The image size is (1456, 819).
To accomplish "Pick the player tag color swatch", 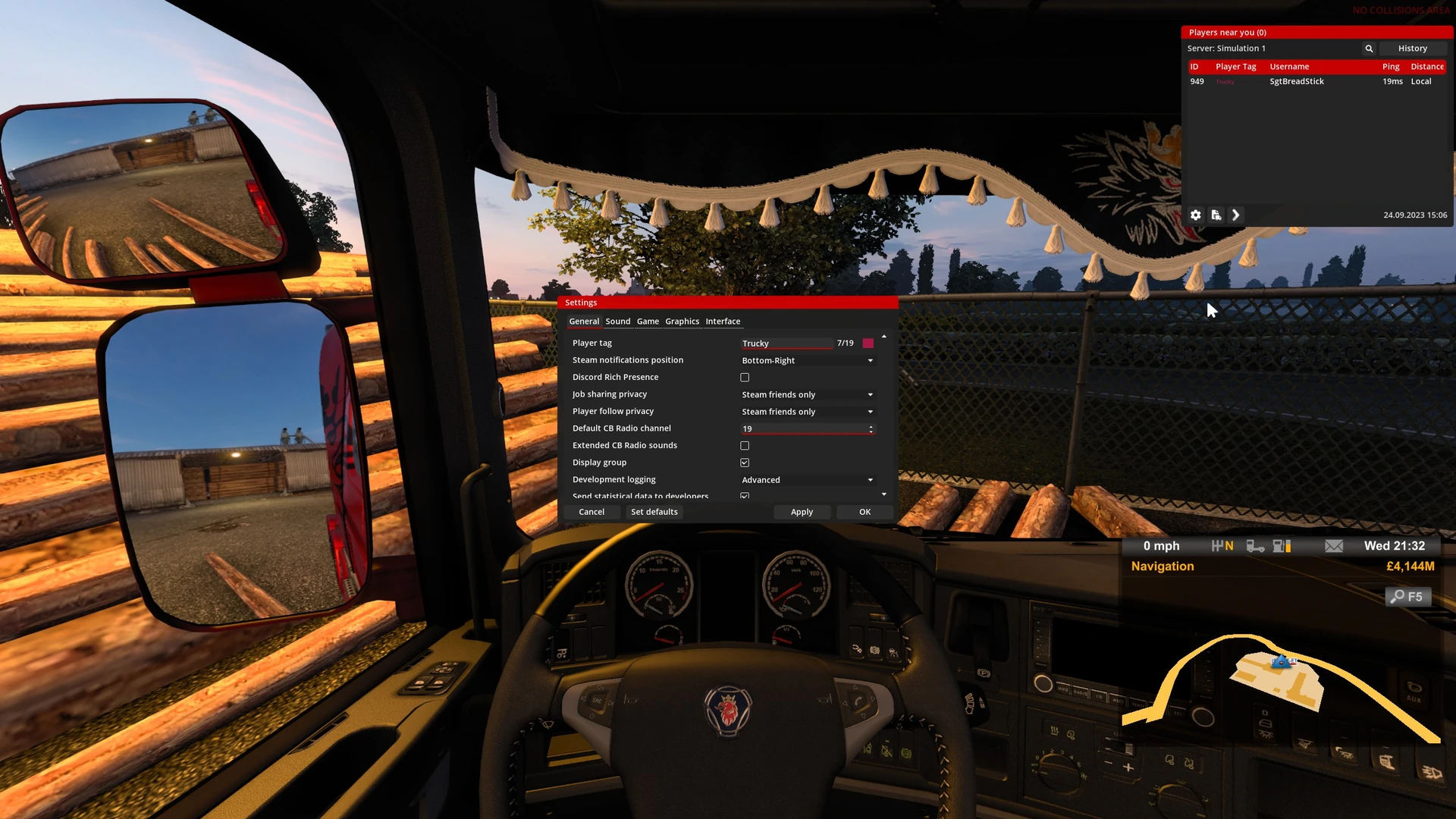I will pos(868,344).
